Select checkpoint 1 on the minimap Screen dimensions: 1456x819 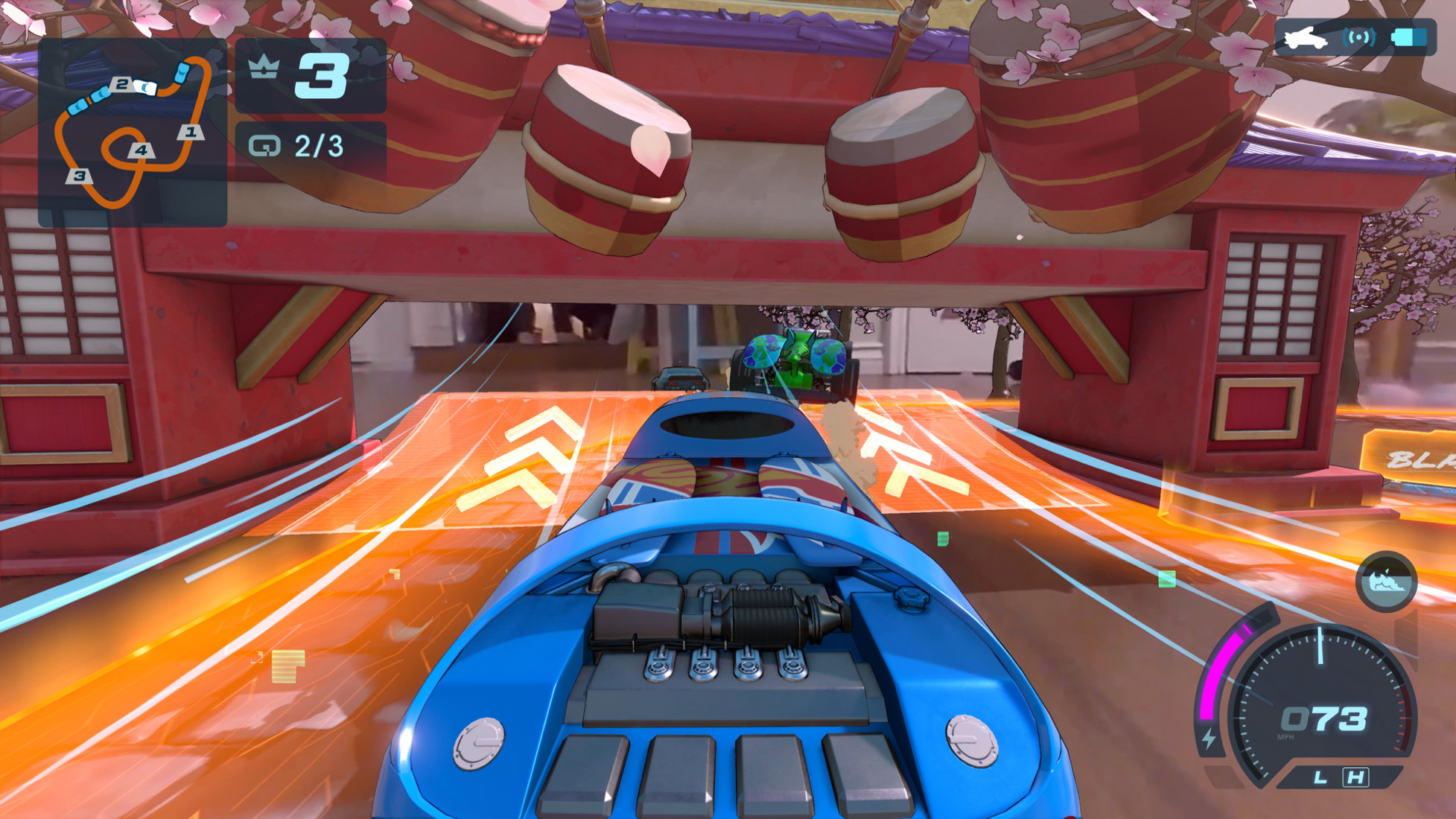tap(191, 133)
